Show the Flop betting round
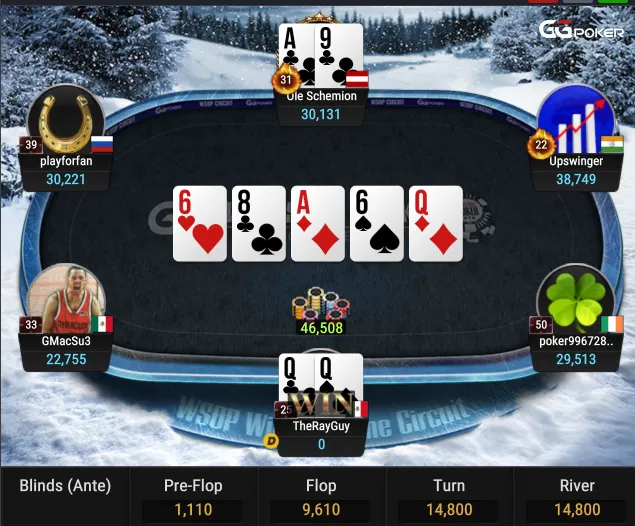Image resolution: width=635 pixels, height=526 pixels. (x=321, y=497)
